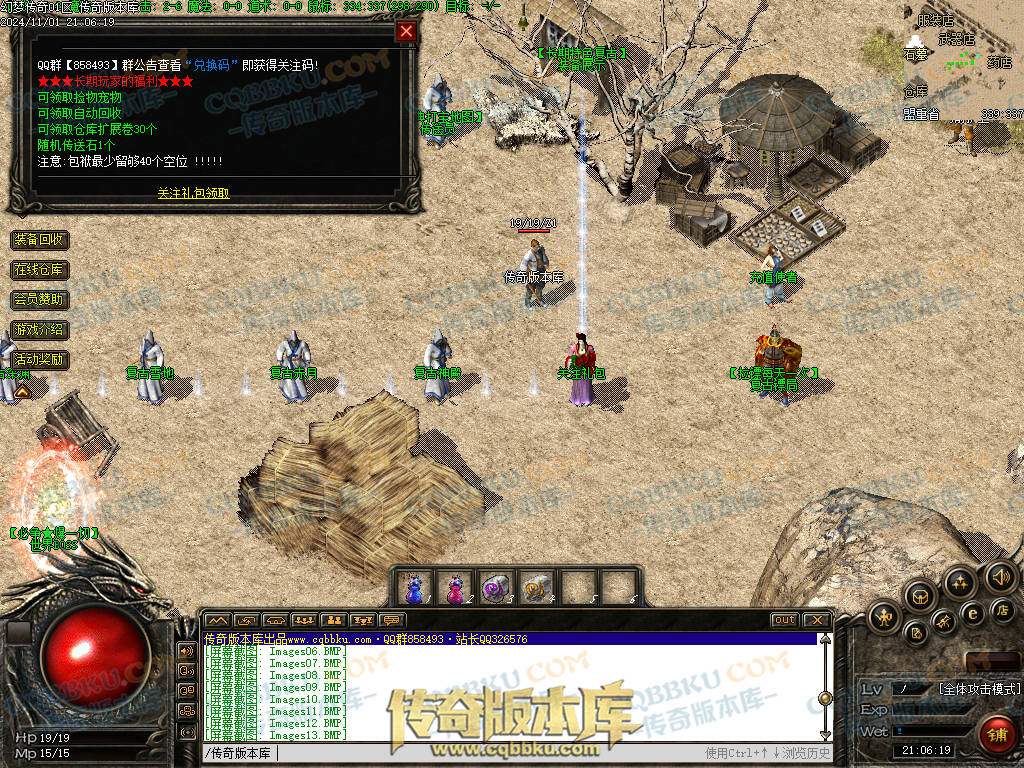
Task: Click the red 铺 stall button
Action: click(x=995, y=734)
